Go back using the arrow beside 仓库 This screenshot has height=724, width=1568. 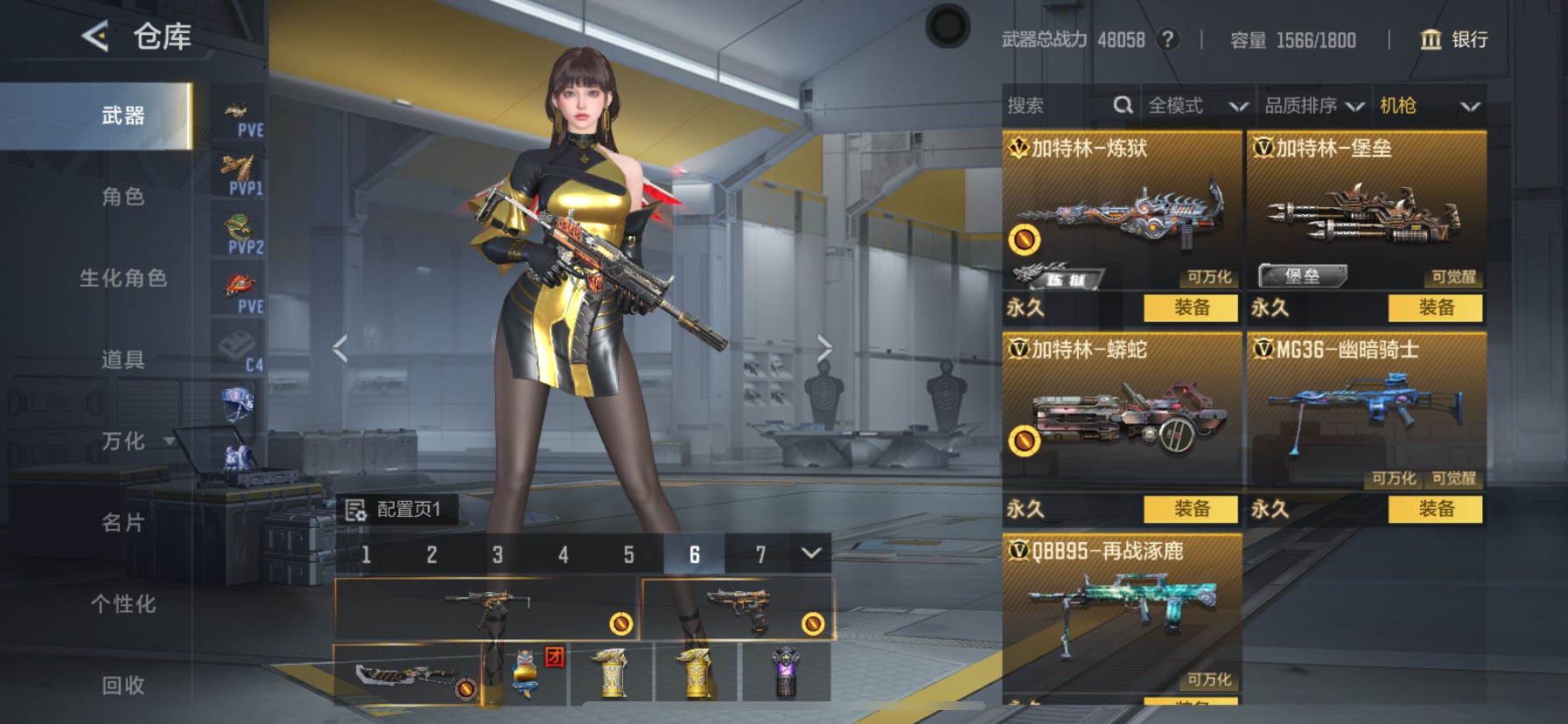(x=94, y=37)
